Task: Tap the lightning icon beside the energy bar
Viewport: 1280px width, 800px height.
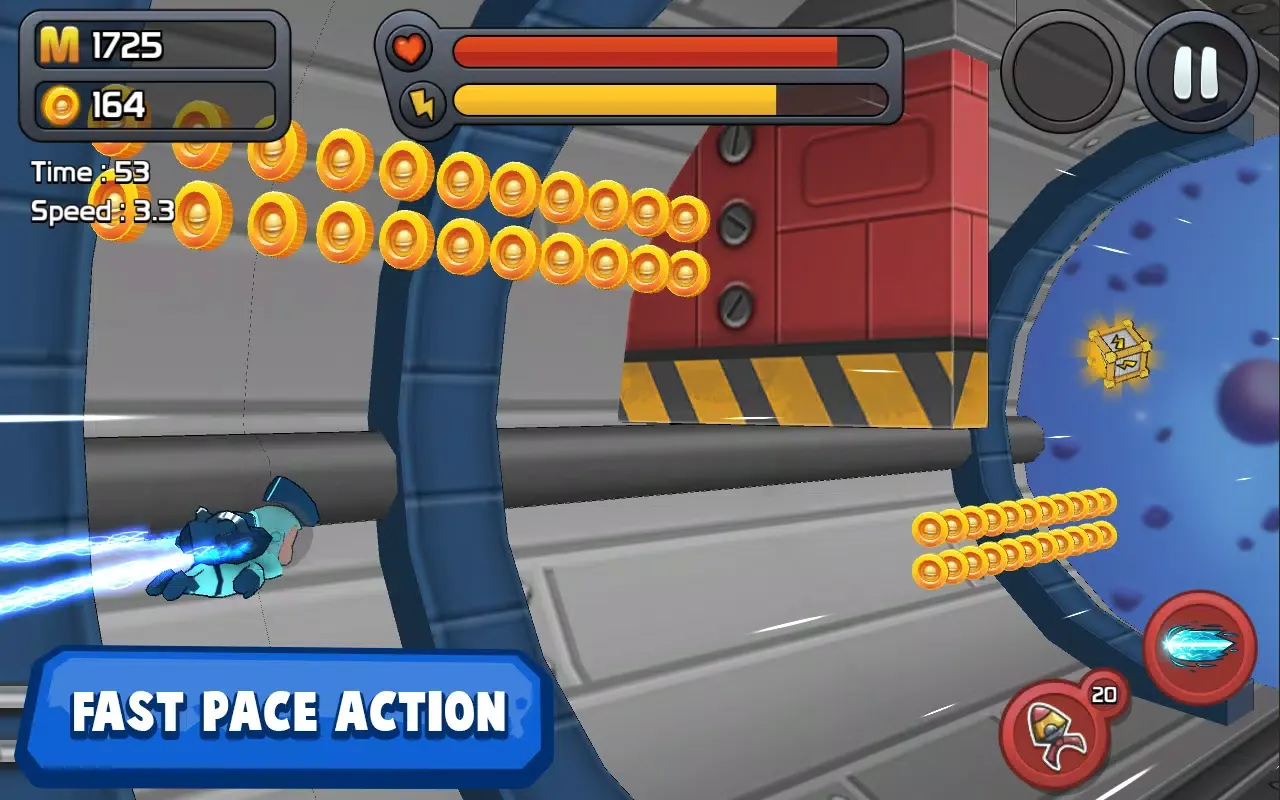Action: point(426,100)
